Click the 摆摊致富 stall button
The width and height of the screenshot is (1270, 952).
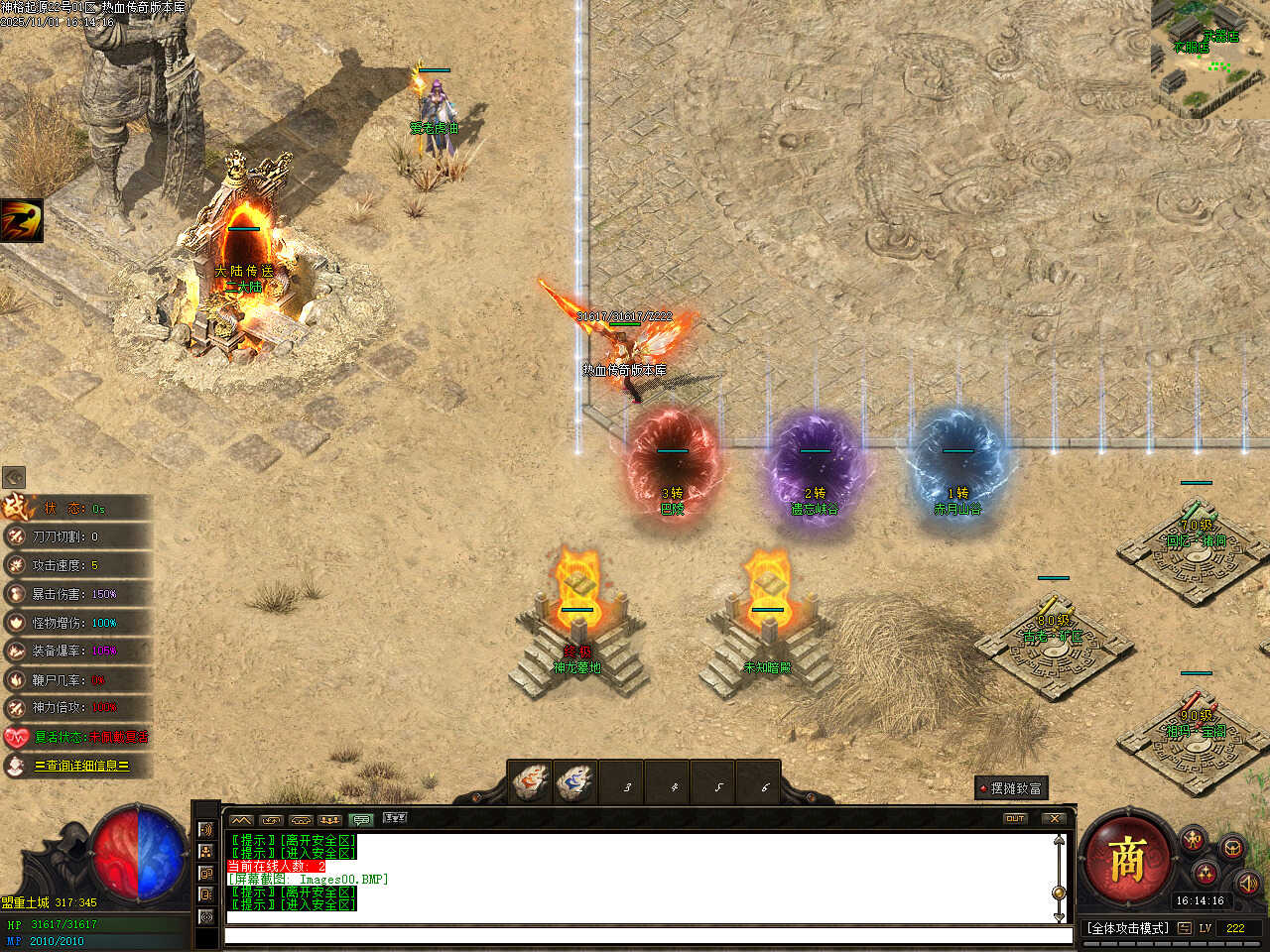click(1011, 788)
